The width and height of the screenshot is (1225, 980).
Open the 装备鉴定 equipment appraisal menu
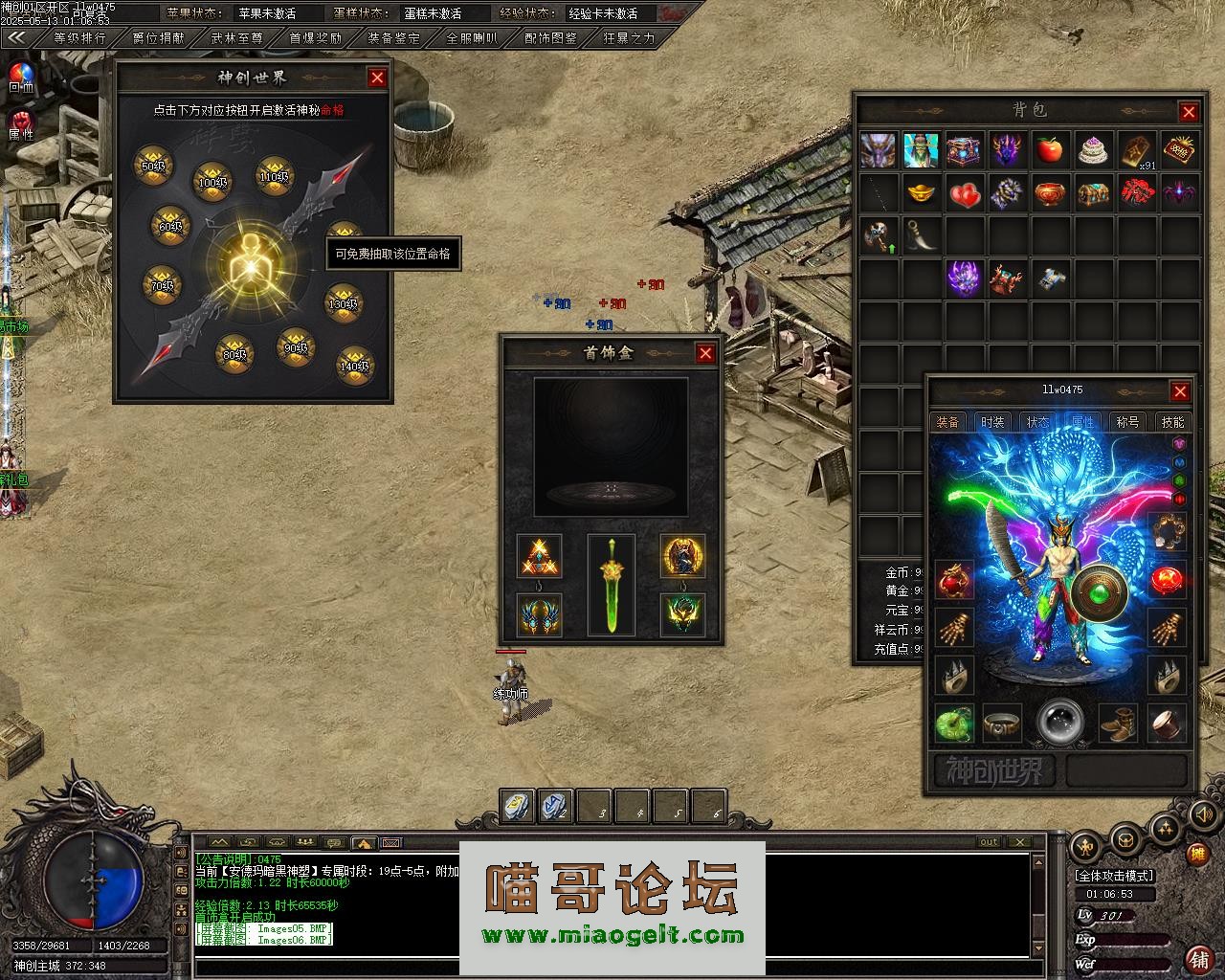tap(393, 39)
